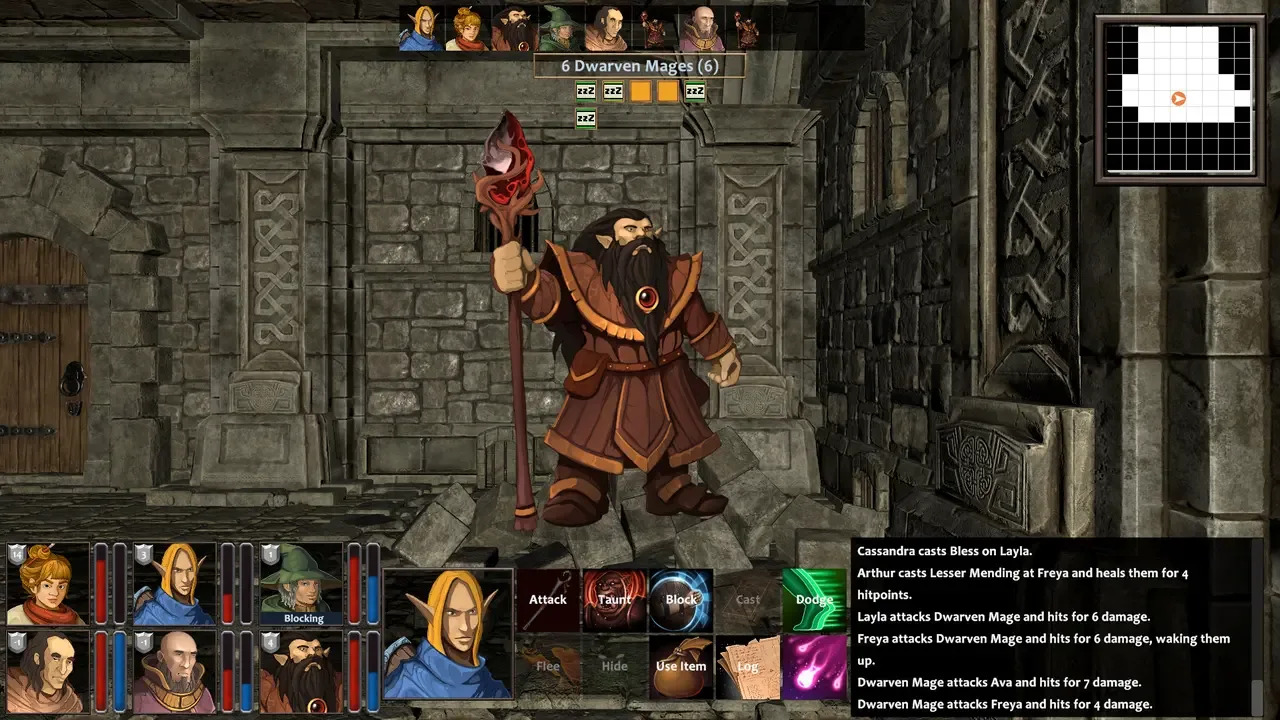Screen dimensions: 1280x720
Task: Click the greyed-out Flee button
Action: [548, 667]
